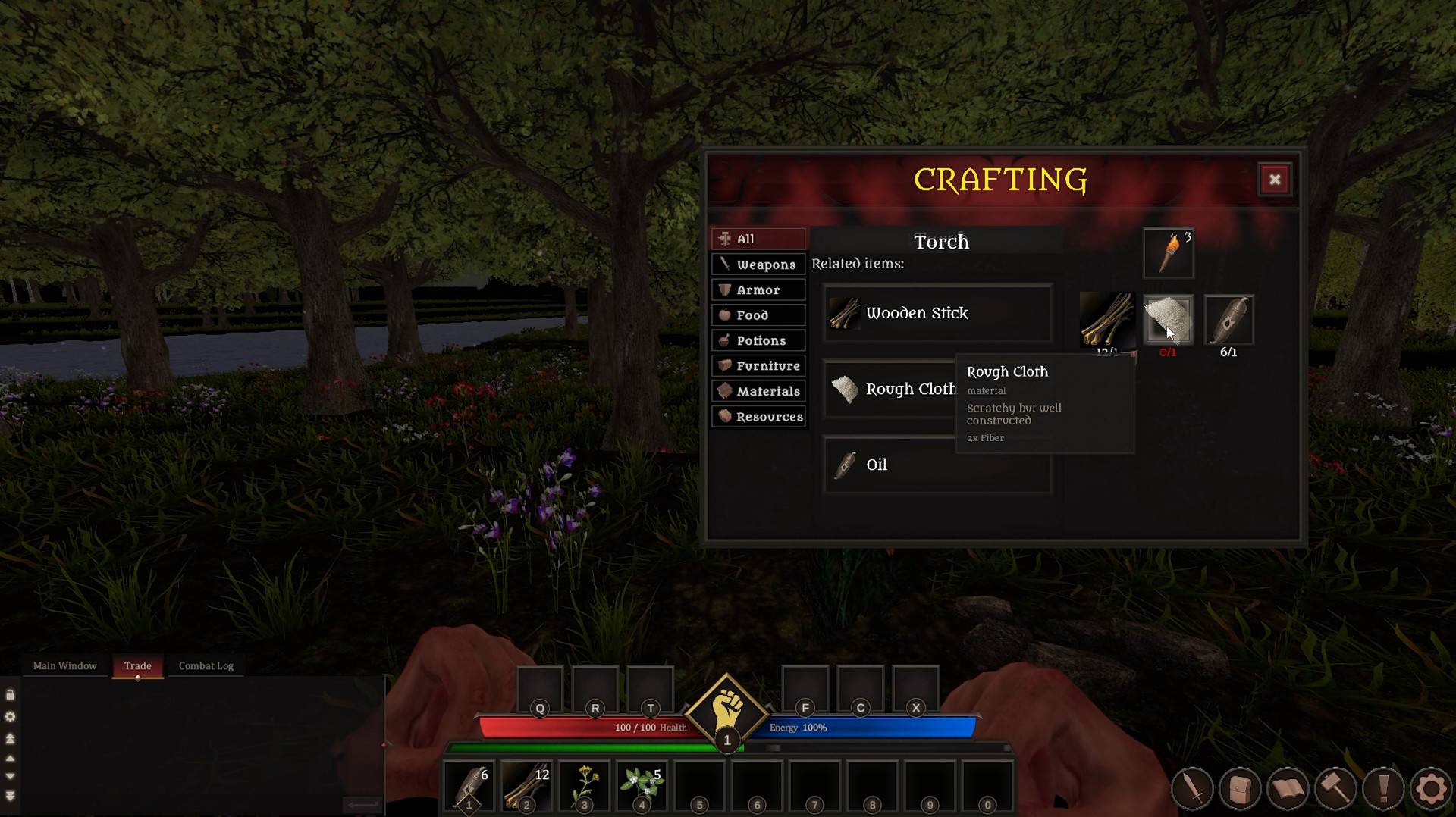Switch to the Trade chat tab
Image resolution: width=1456 pixels, height=817 pixels.
pos(137,665)
